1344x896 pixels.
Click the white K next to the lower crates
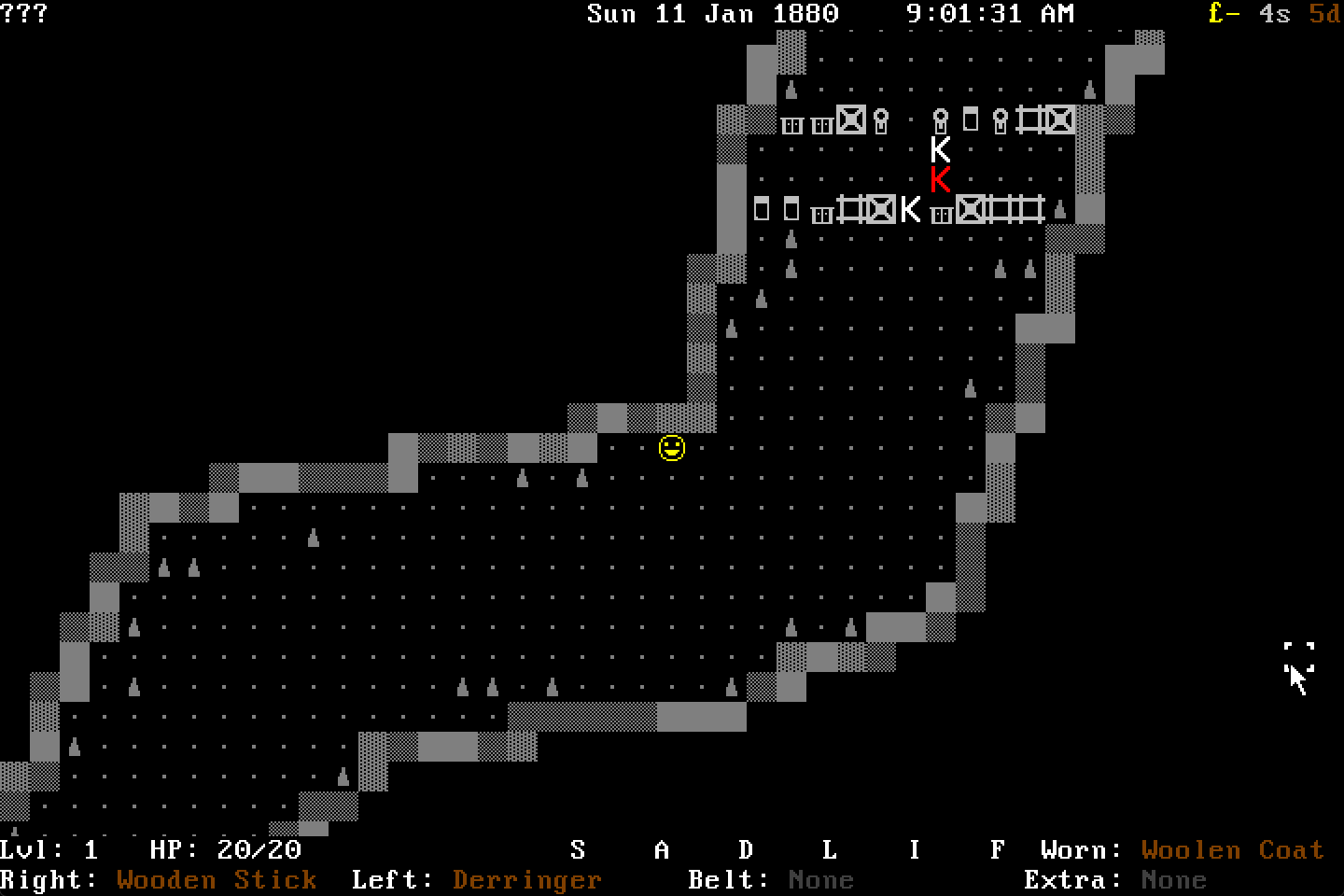[x=909, y=211]
